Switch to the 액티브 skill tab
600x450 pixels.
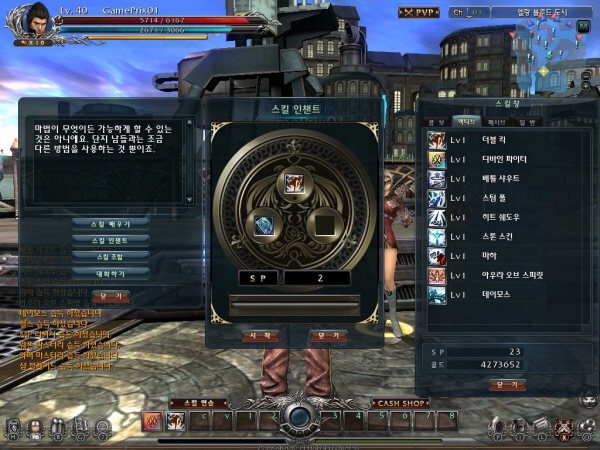click(464, 121)
